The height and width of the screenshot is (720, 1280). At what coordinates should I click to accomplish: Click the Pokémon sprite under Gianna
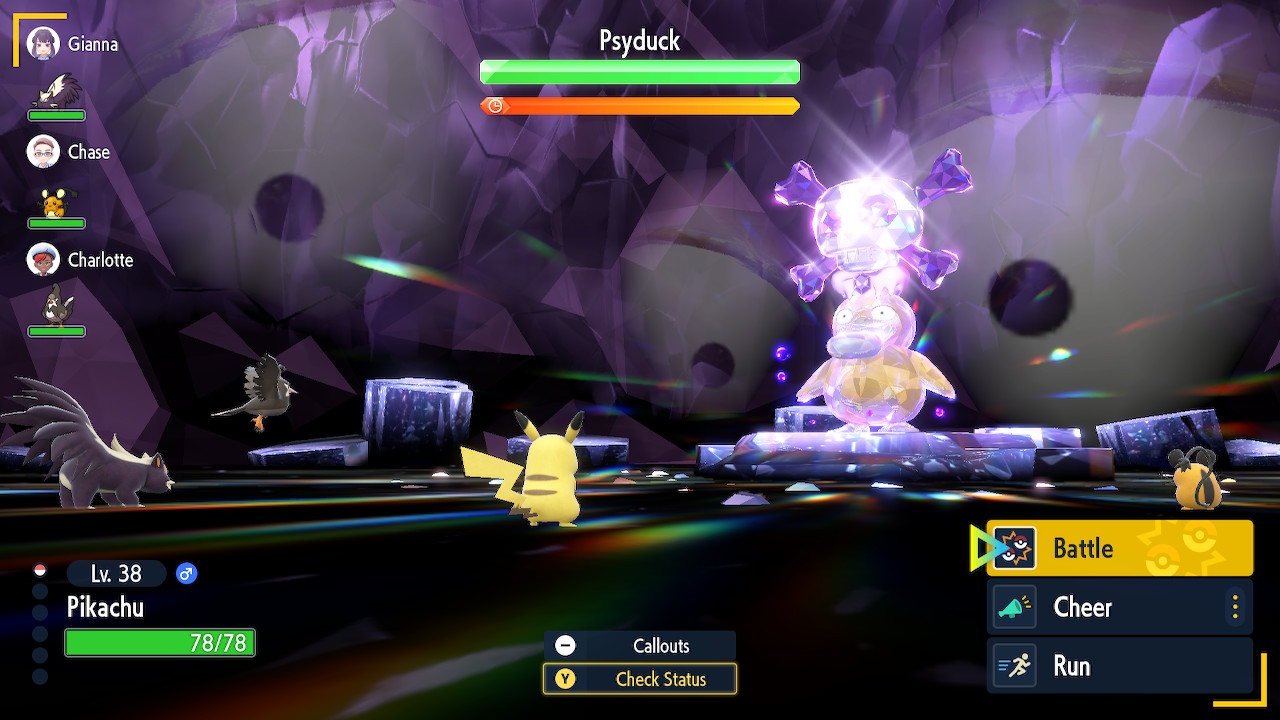56,90
